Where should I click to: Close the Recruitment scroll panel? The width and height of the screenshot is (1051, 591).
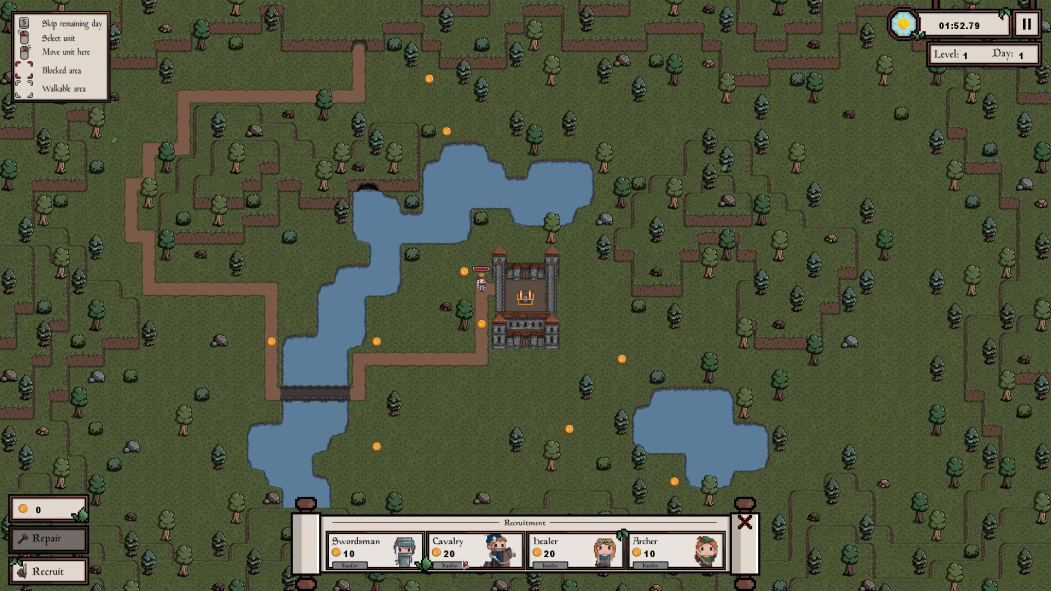tap(745, 521)
